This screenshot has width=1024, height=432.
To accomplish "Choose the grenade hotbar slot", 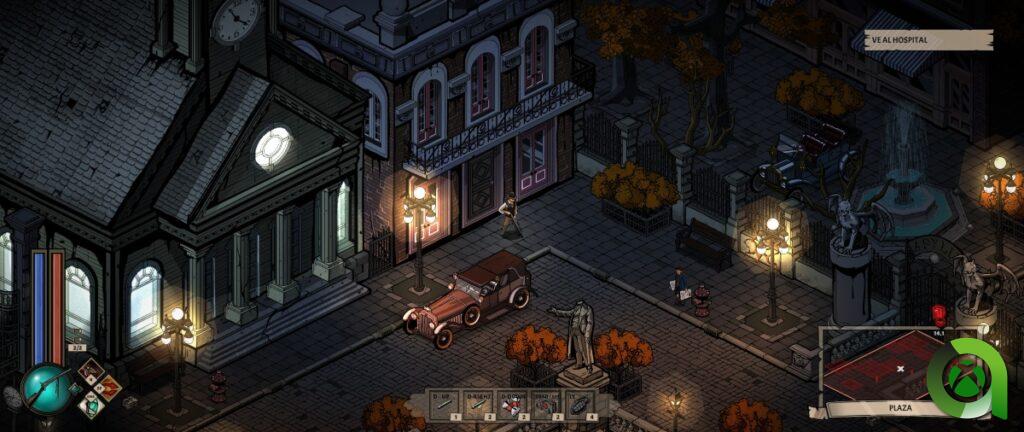I will coord(581,403).
